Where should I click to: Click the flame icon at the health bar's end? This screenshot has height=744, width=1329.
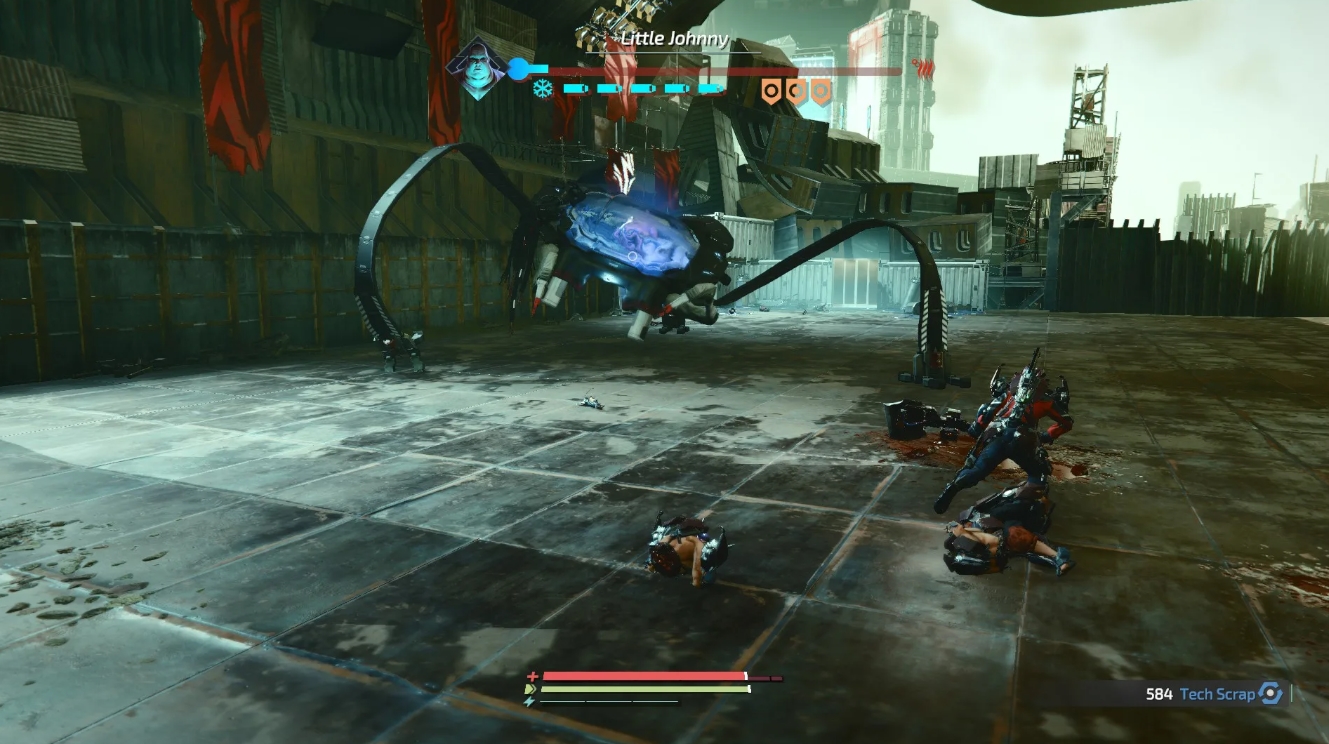point(926,68)
